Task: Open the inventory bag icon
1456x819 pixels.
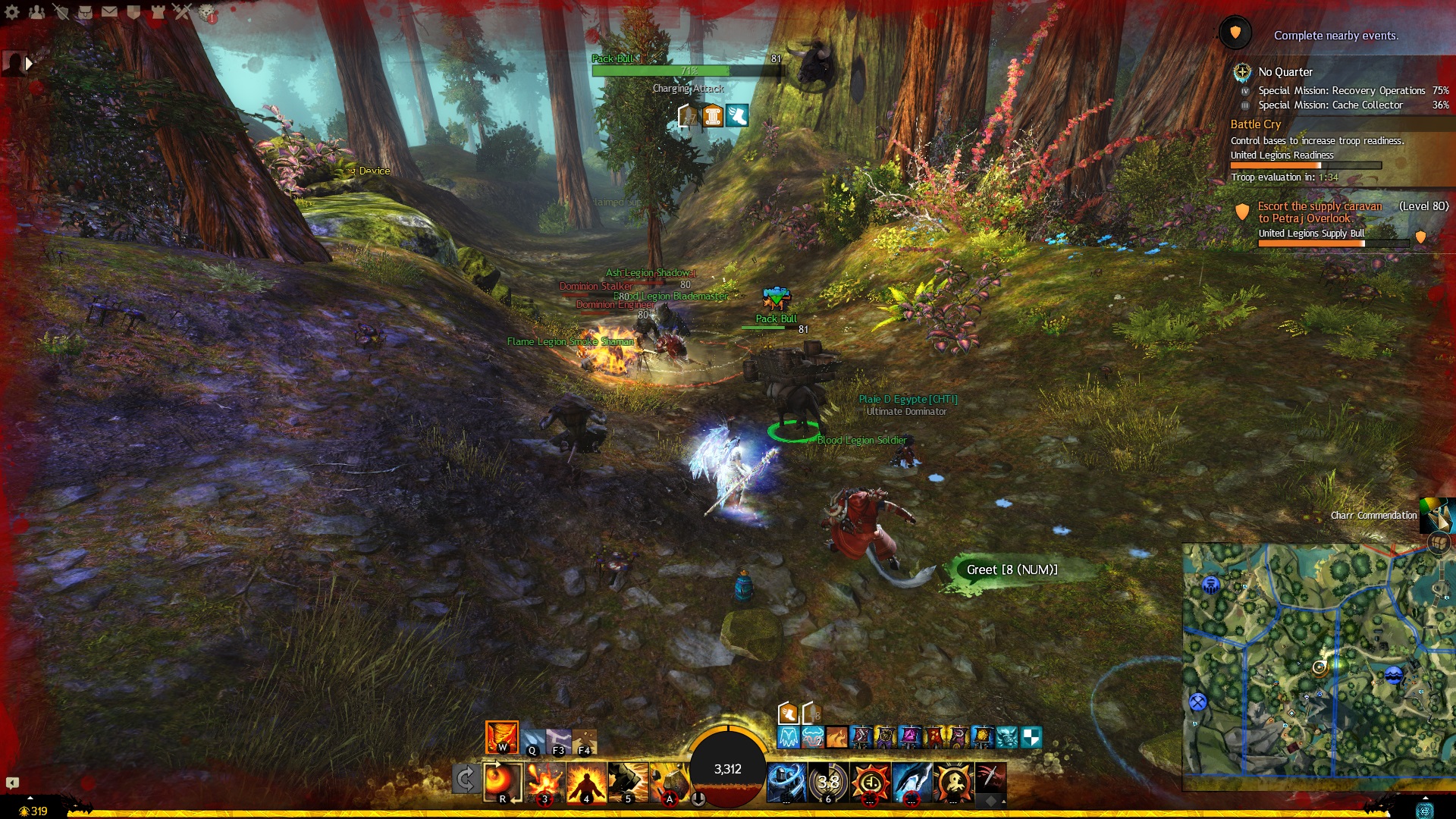Action: tap(85, 11)
